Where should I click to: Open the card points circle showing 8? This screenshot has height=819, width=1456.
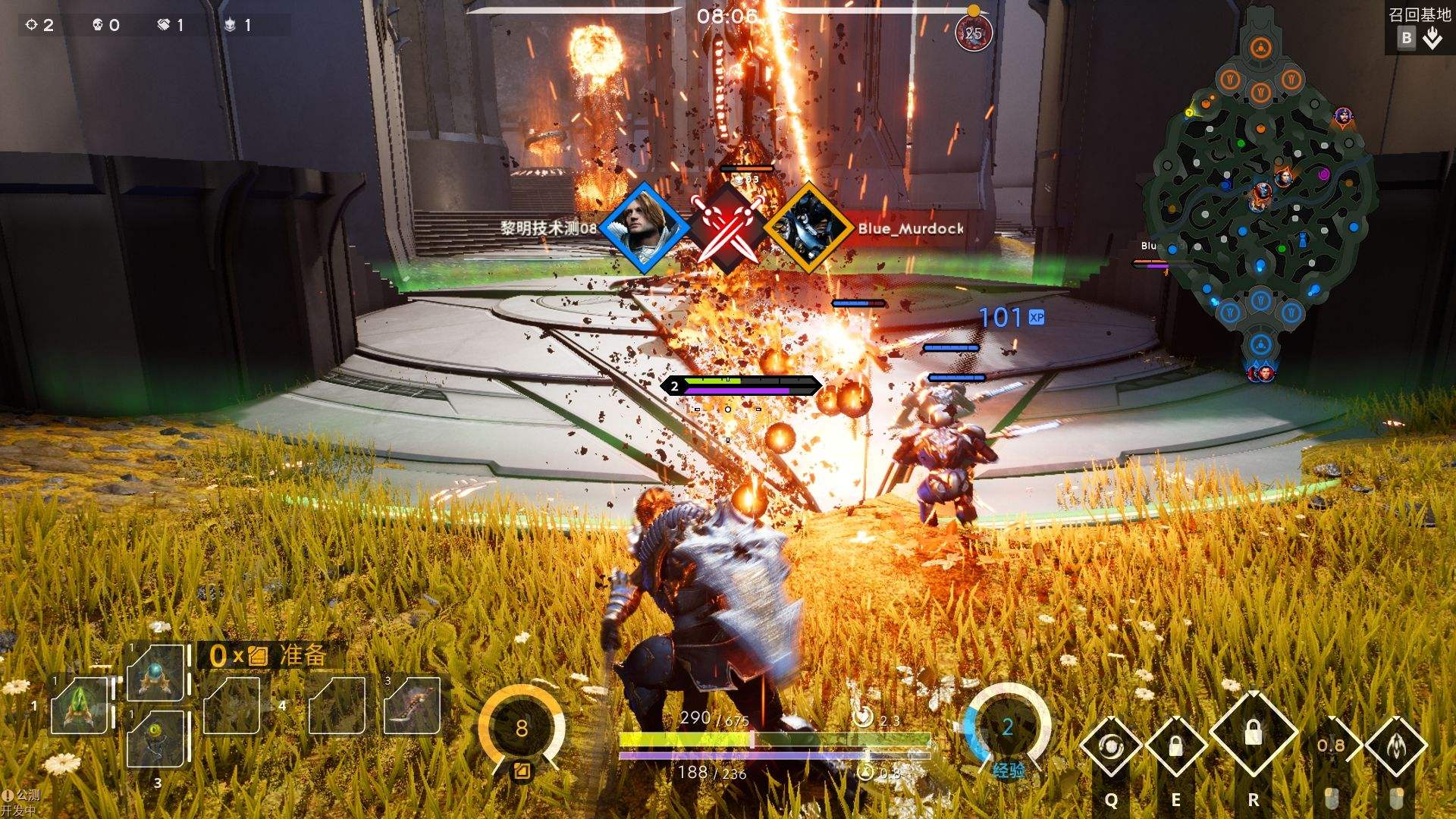tap(522, 728)
